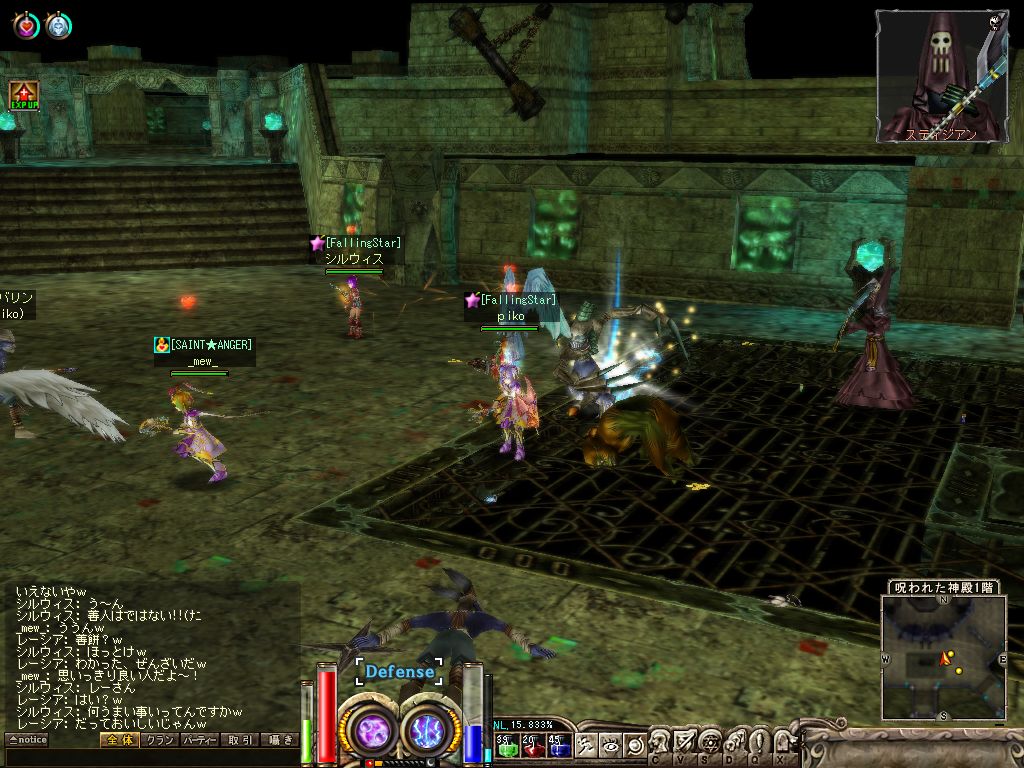The height and width of the screenshot is (768, 1024).
Task: Open the 取引 trade chat tab
Action: 240,740
